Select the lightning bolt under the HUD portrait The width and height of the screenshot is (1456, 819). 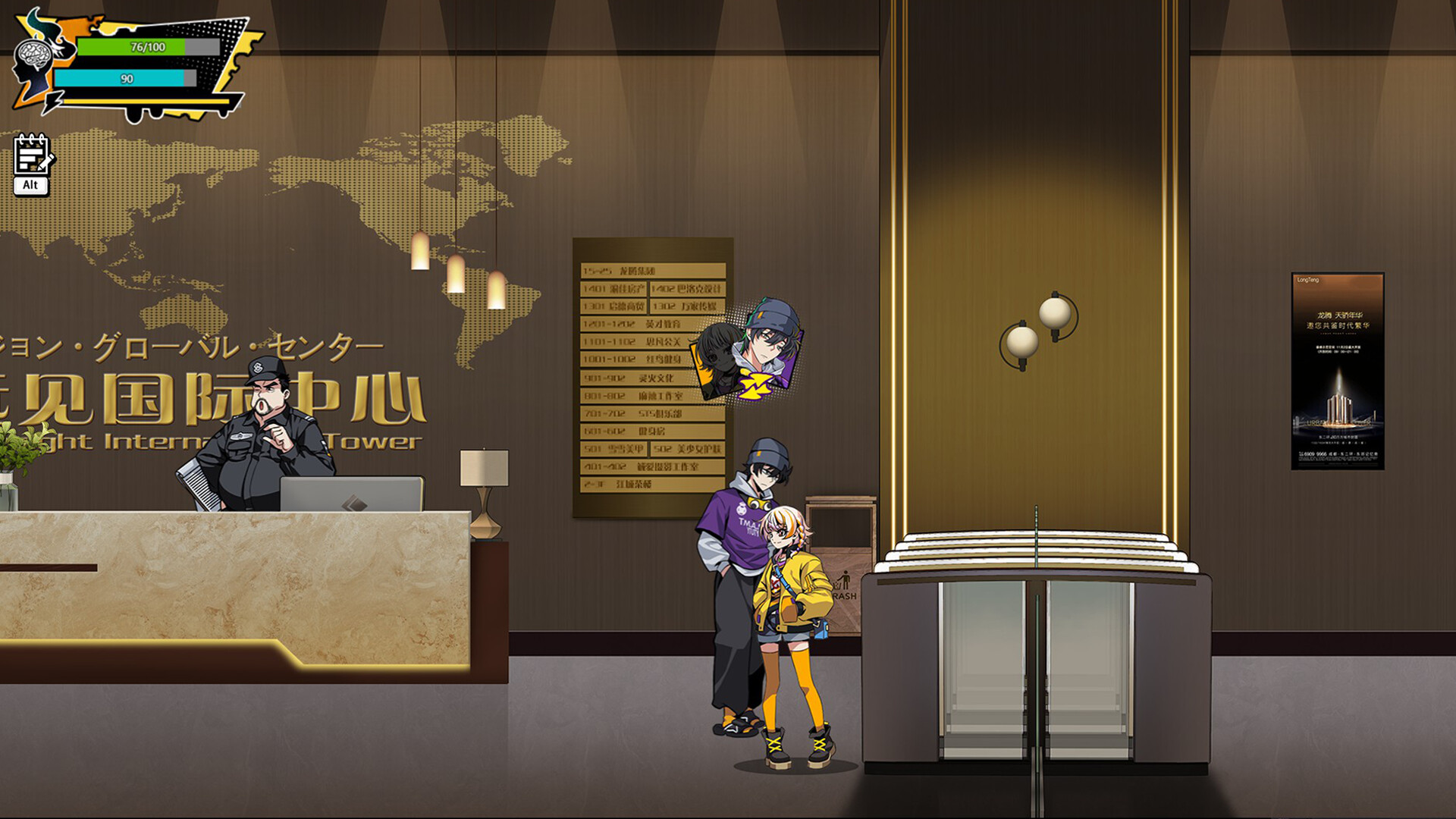point(55,104)
